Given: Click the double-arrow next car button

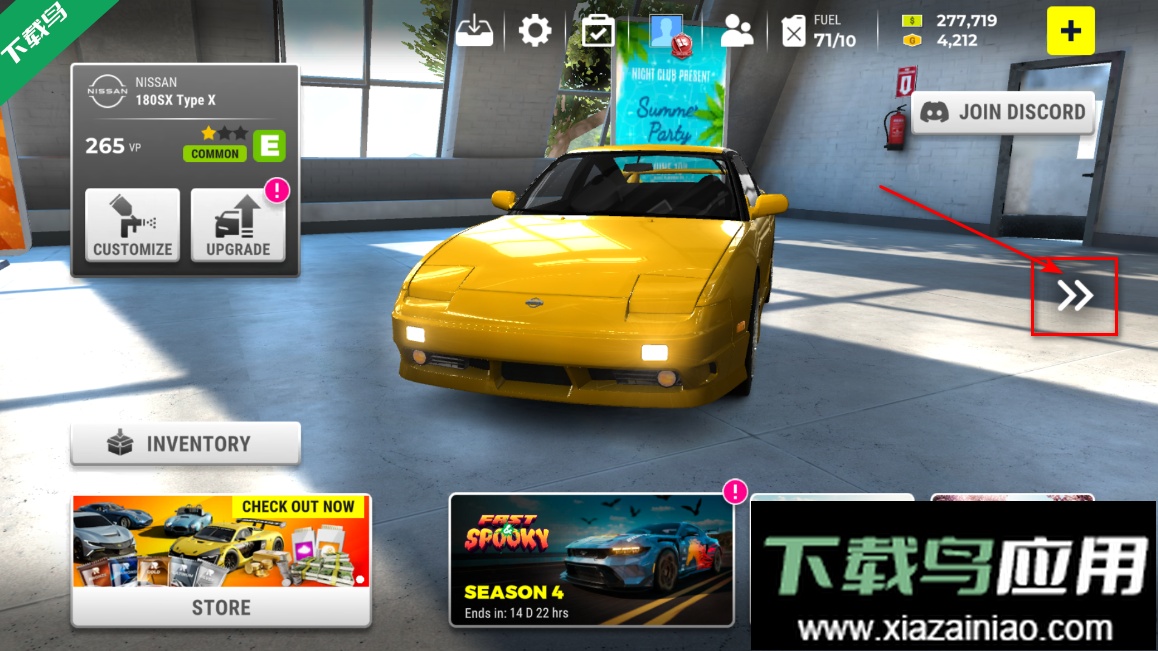Looking at the screenshot, I should point(1075,295).
